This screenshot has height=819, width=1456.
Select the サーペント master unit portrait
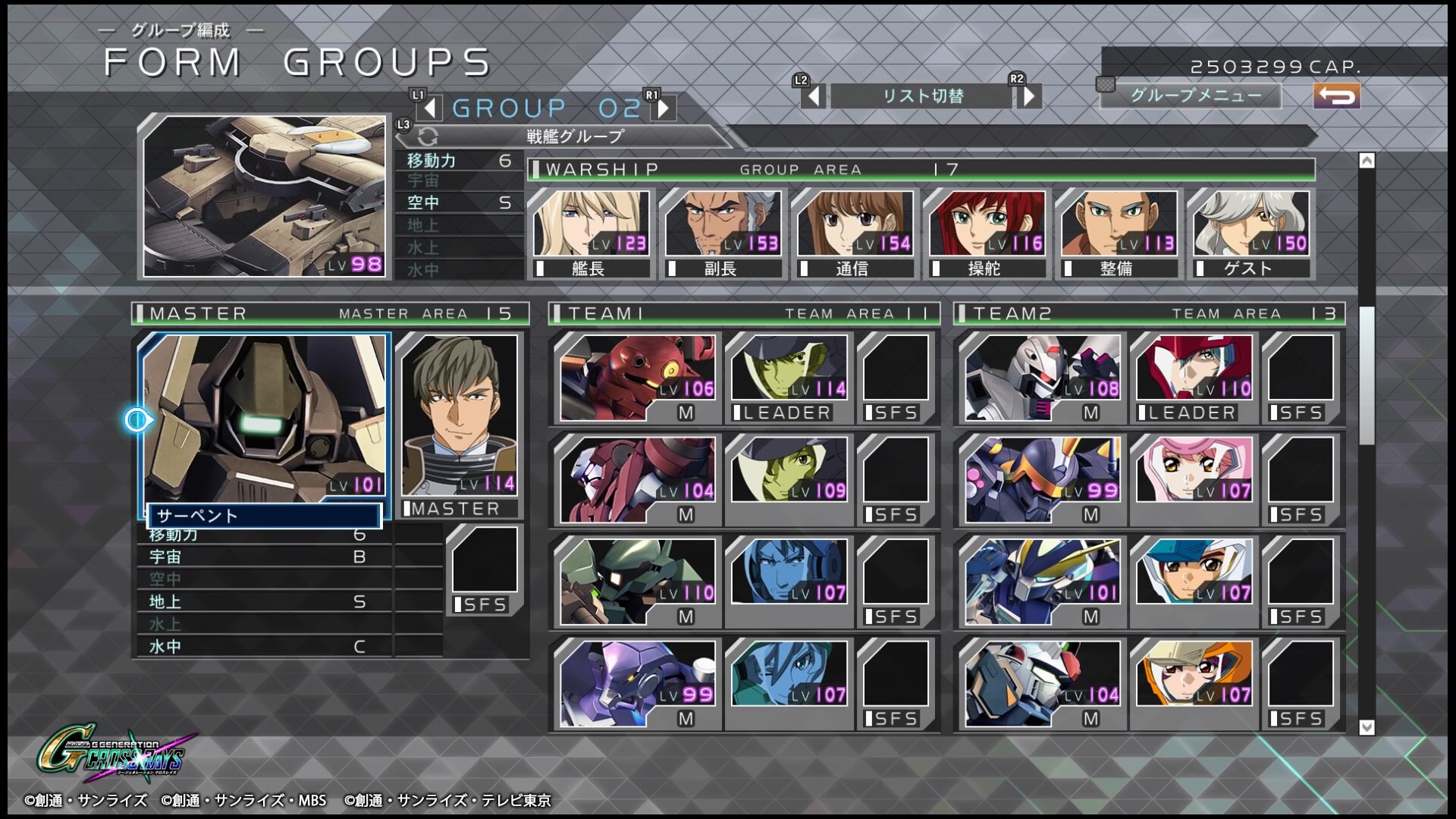pyautogui.click(x=264, y=419)
